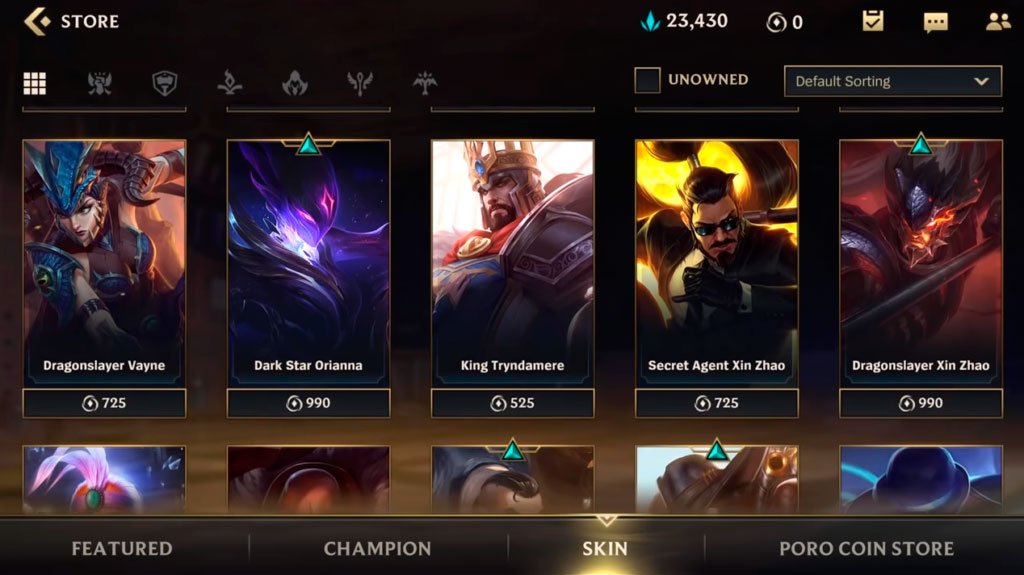Viewport: 1024px width, 575px height.
Task: Open the Default Sorting dropdown
Action: tap(893, 81)
